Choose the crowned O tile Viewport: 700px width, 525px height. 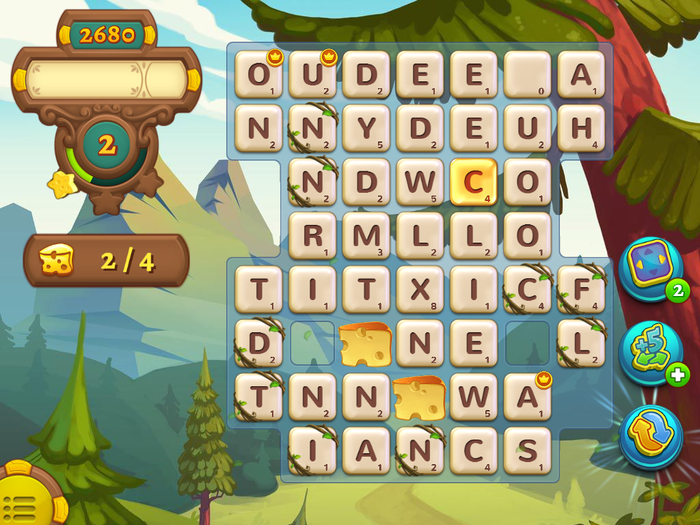(258, 74)
